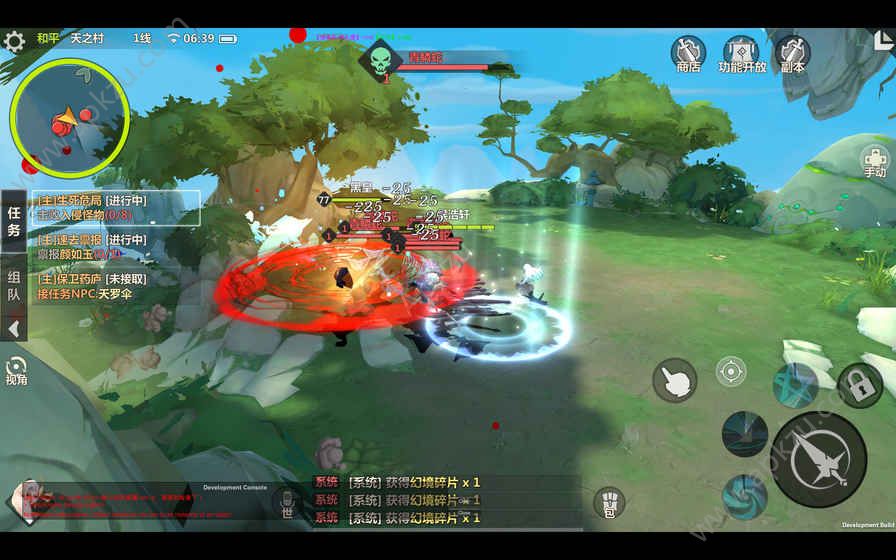Collapse the quest panel with the arrow
The height and width of the screenshot is (560, 896).
pyautogui.click(x=14, y=328)
